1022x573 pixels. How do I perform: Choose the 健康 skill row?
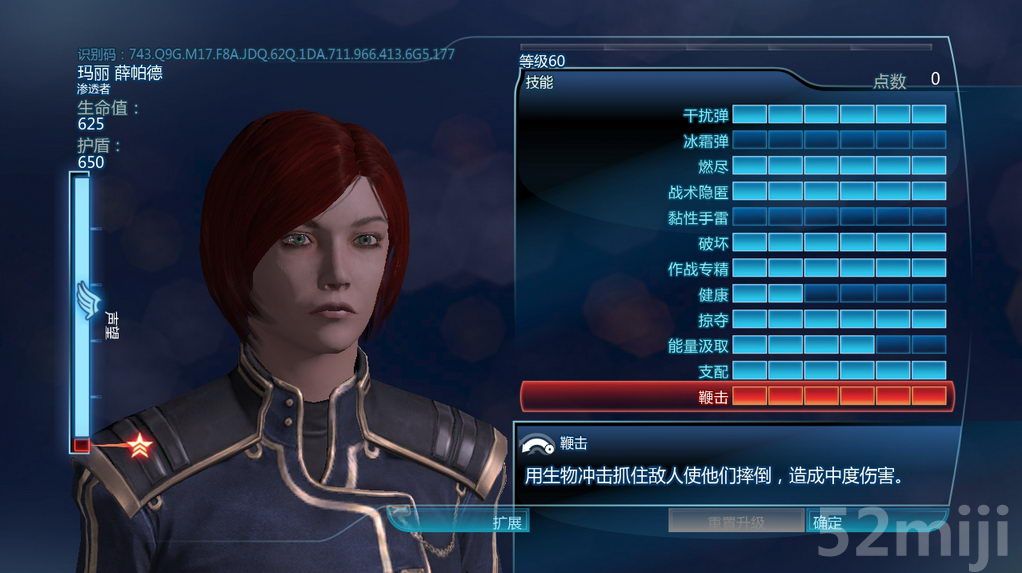click(x=735, y=294)
